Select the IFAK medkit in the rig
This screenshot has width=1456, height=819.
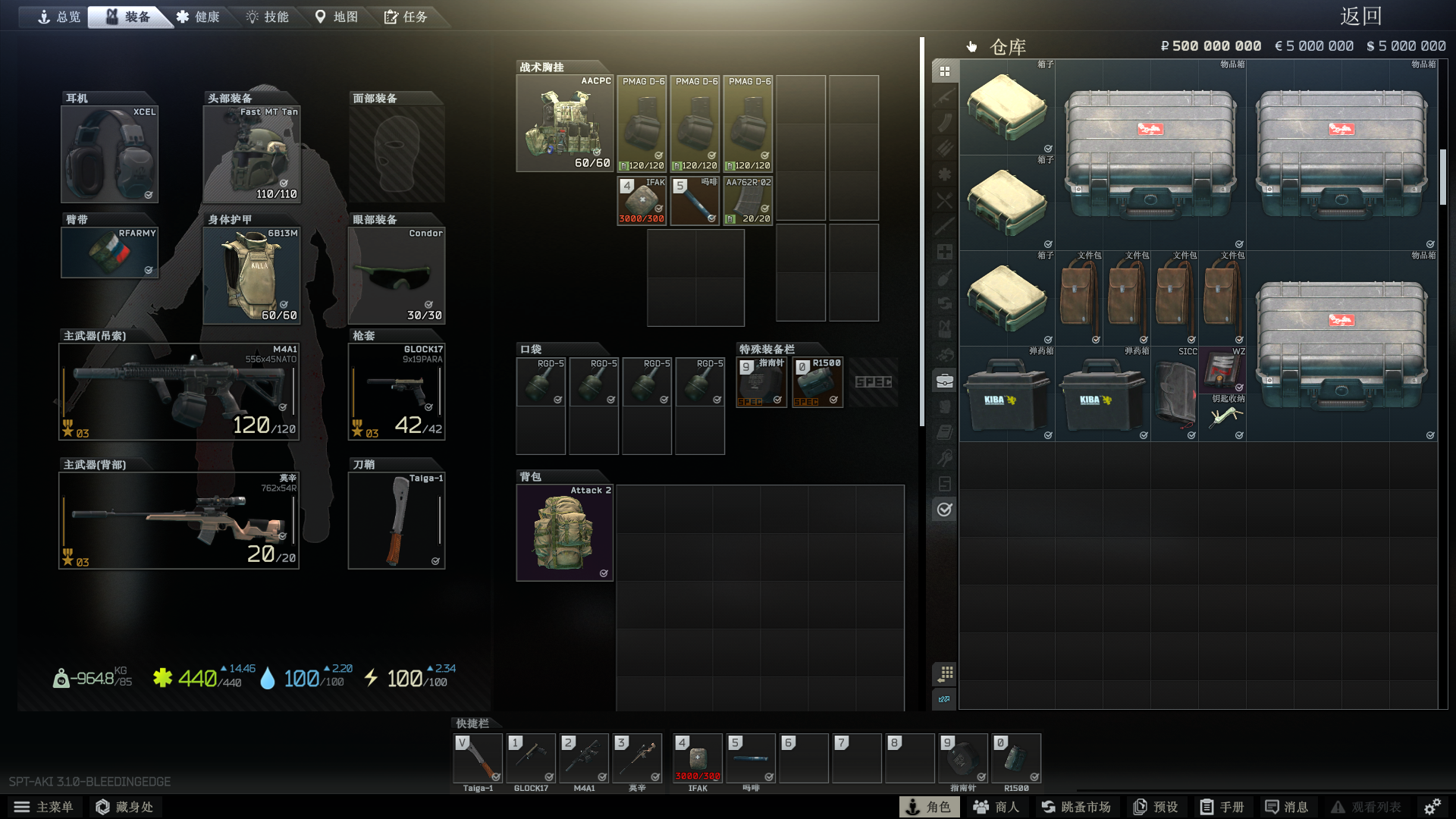[642, 202]
